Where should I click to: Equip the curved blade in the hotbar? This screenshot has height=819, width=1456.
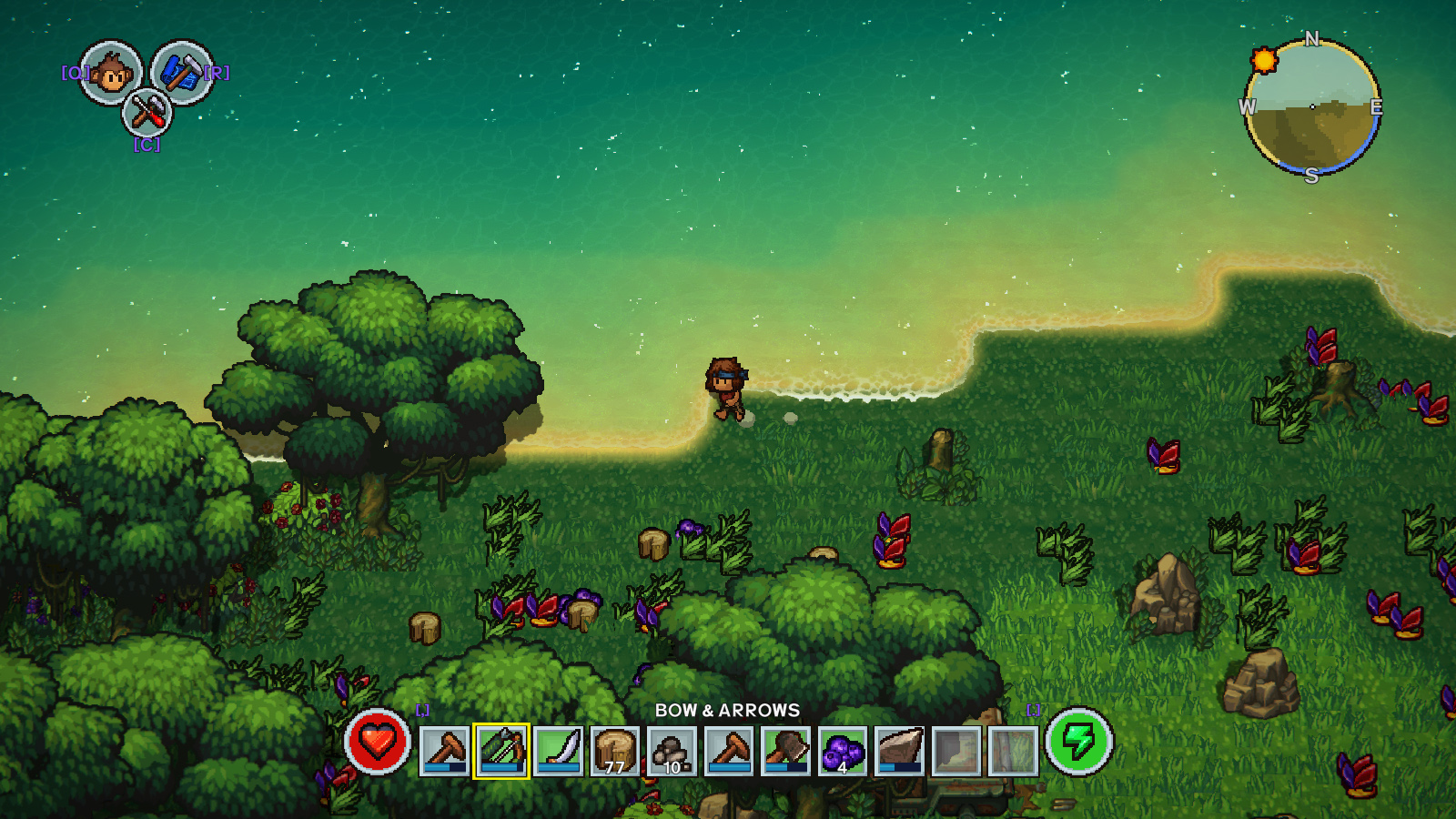558,751
